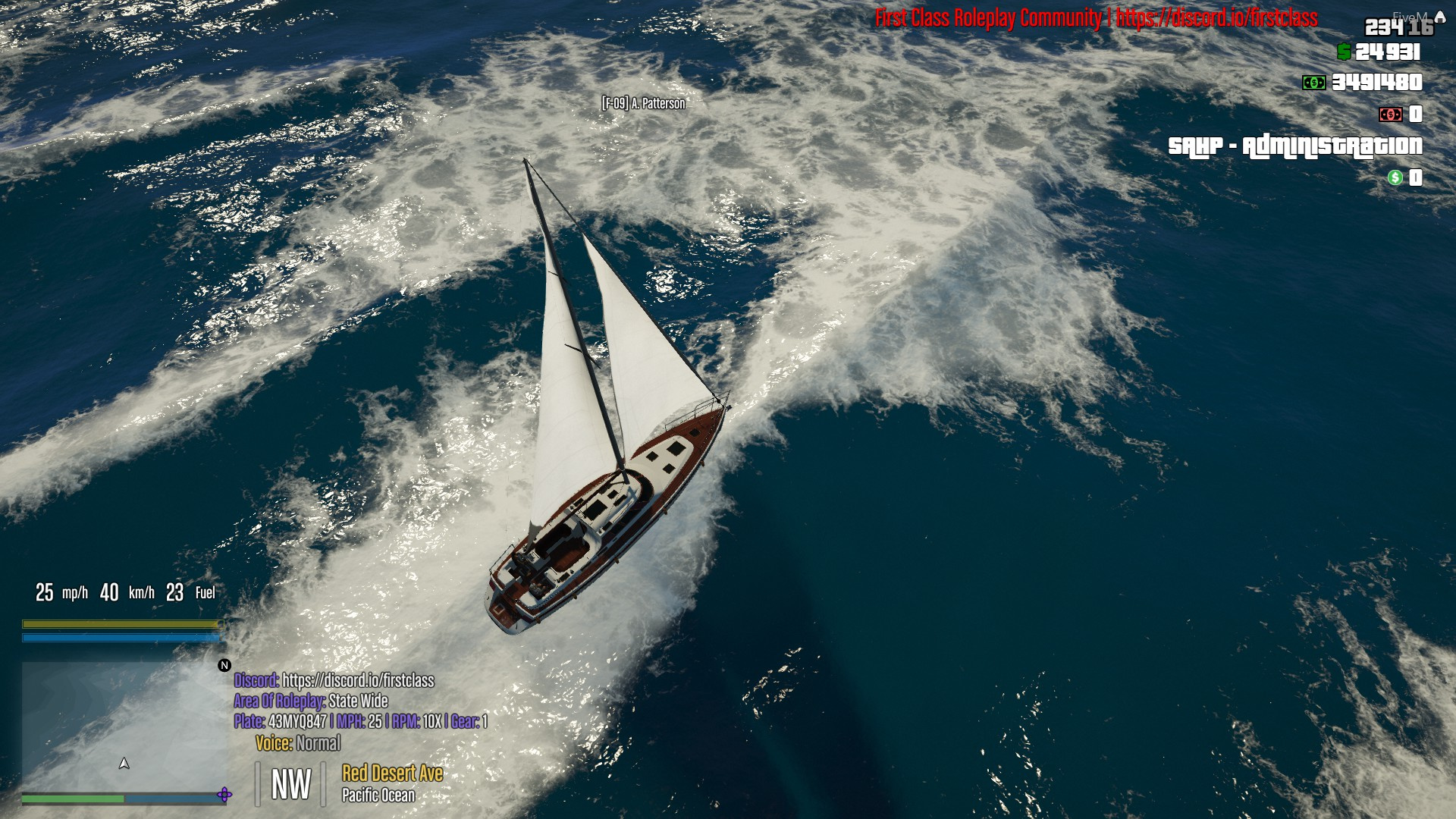Click the red banknote debt icon
The height and width of the screenshot is (819, 1456).
point(1390,115)
